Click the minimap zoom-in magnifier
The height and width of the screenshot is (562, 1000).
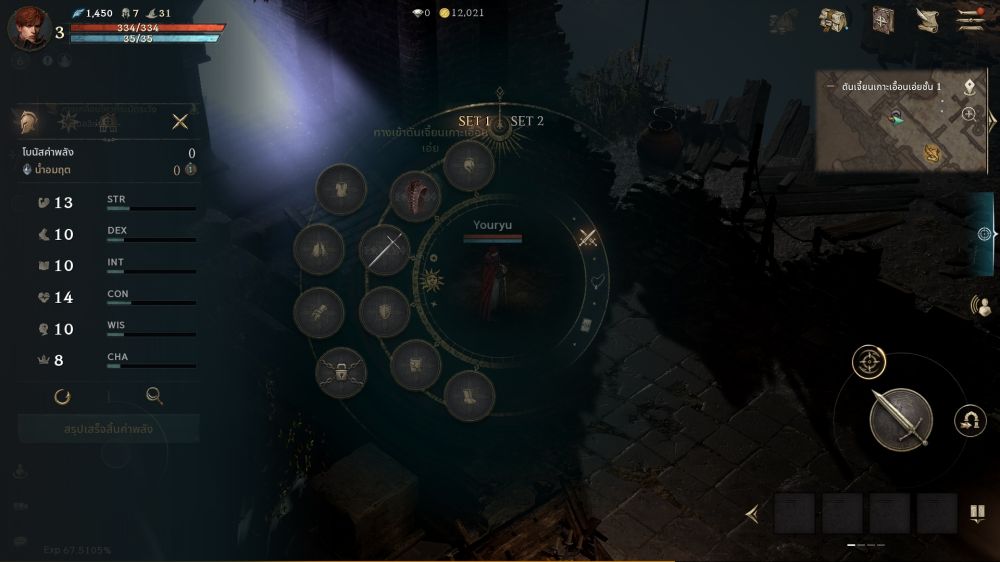tap(969, 114)
